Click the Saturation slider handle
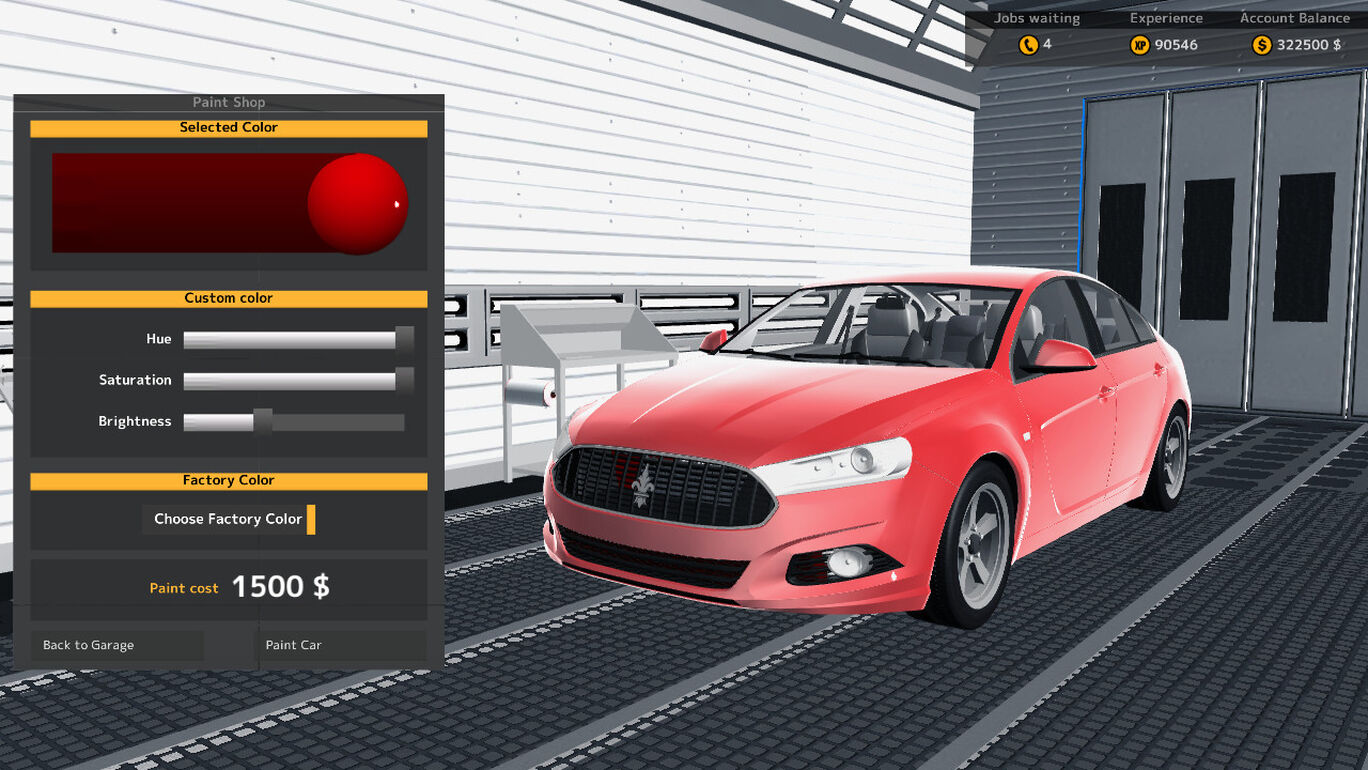Viewport: 1368px width, 770px height. pos(405,380)
